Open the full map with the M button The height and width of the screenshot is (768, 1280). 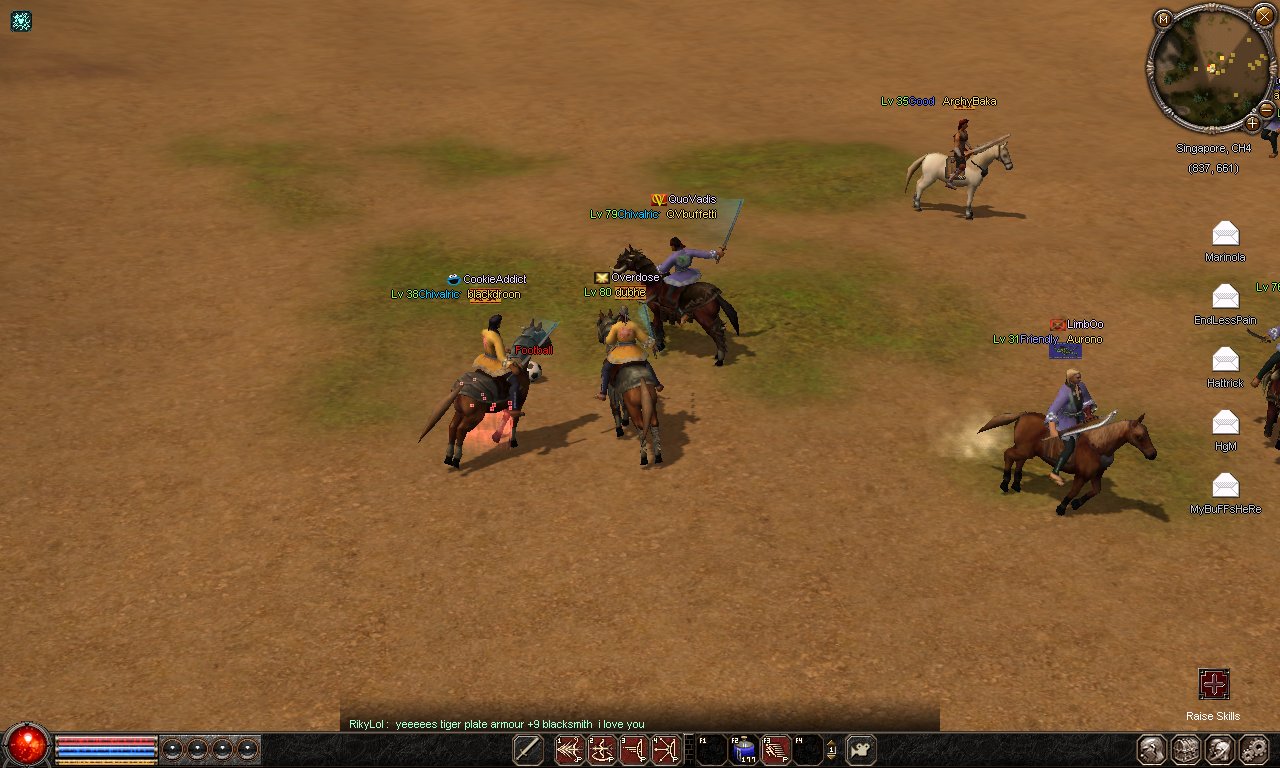[x=1163, y=19]
